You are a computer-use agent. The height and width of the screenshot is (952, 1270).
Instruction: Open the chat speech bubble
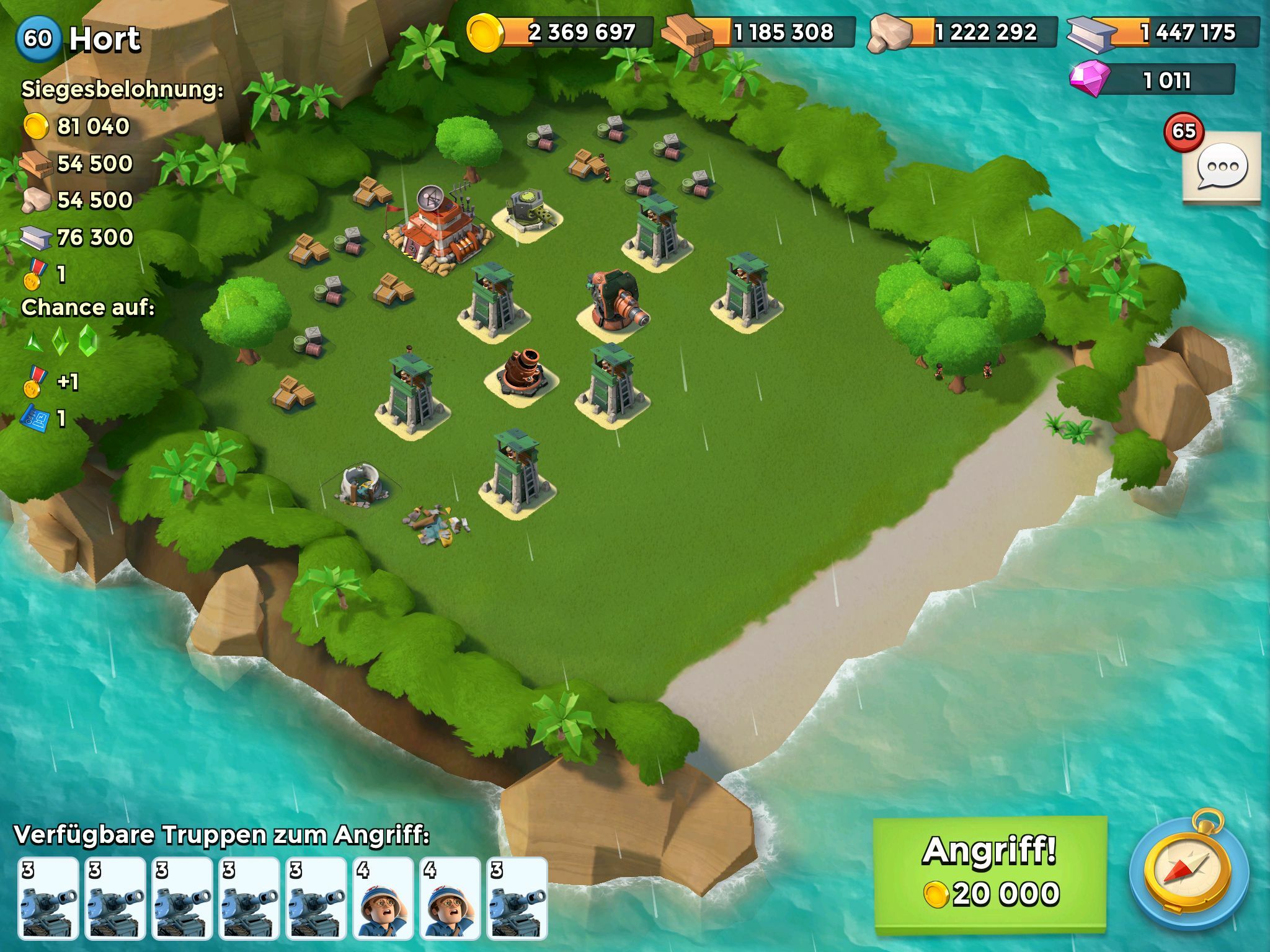pyautogui.click(x=1221, y=167)
